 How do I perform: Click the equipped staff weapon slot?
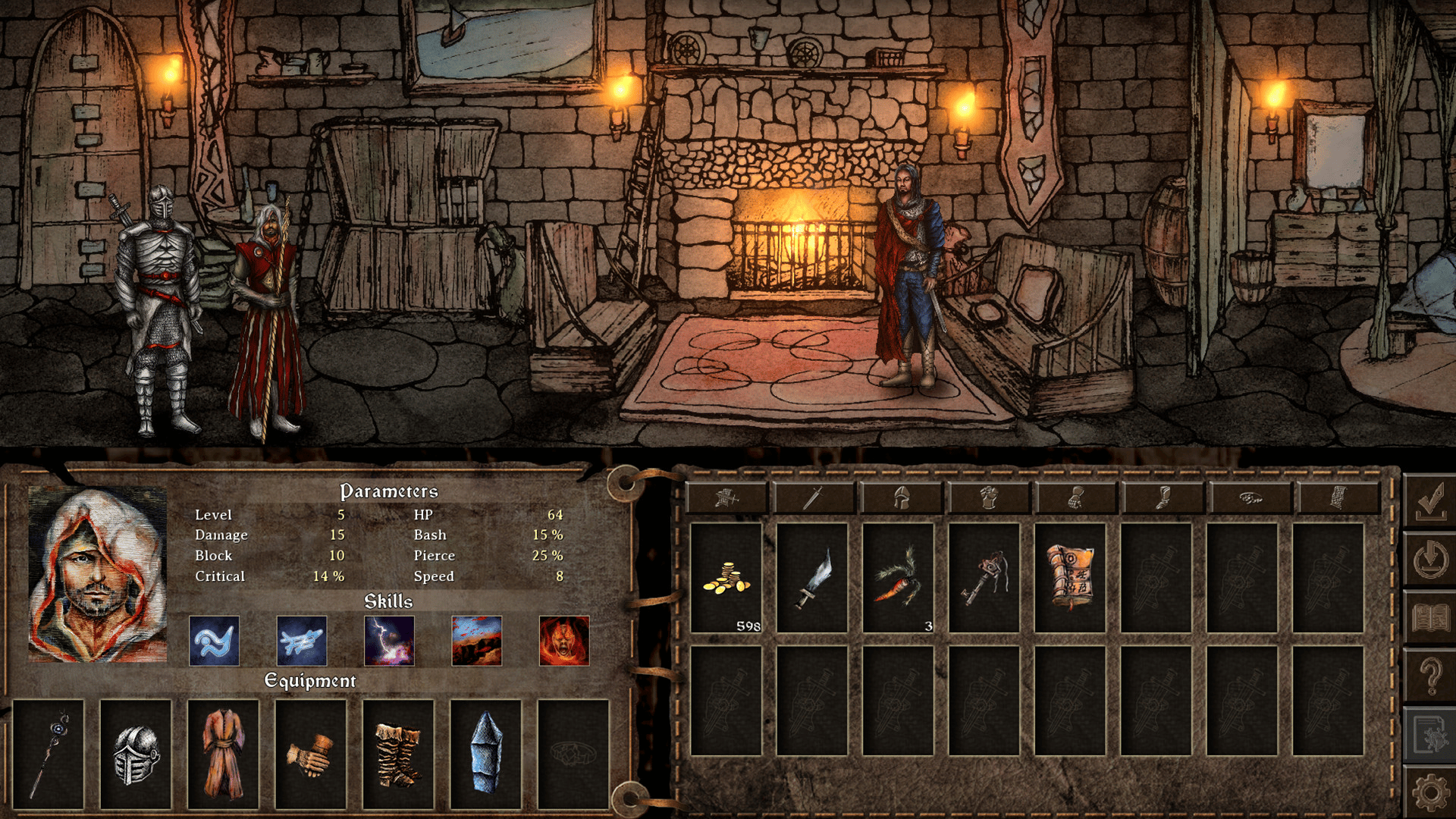(x=49, y=754)
